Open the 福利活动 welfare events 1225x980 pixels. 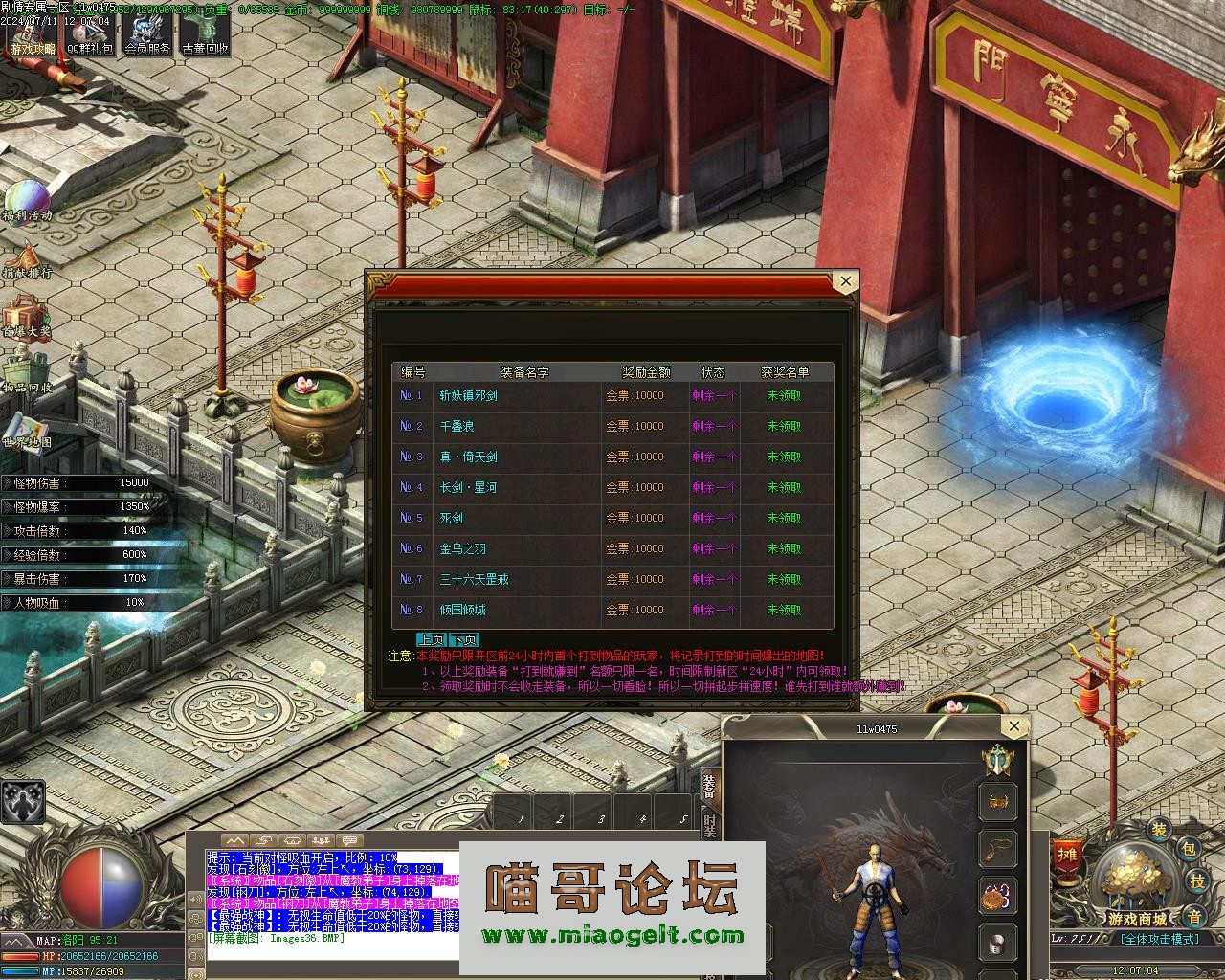click(x=27, y=203)
